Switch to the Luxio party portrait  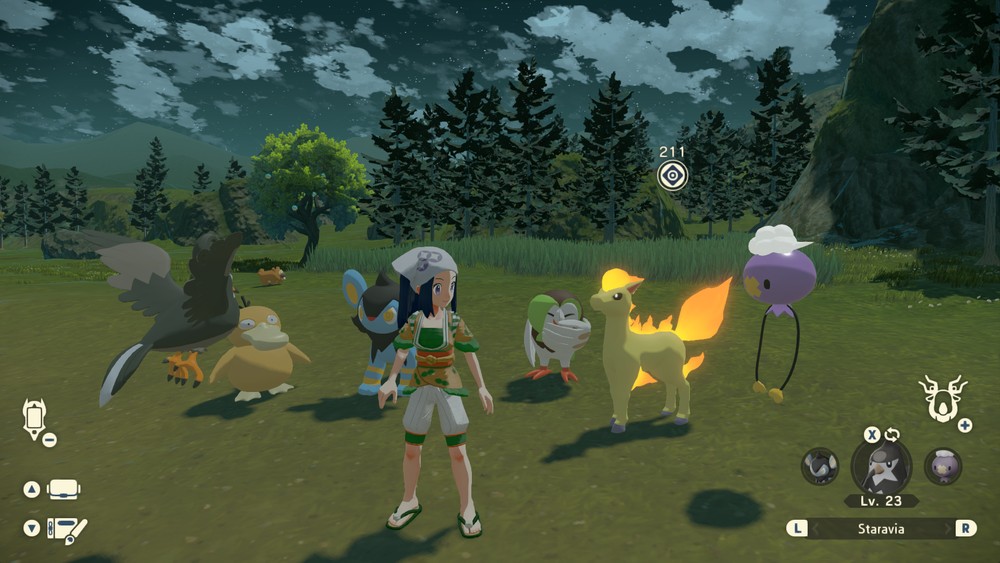click(820, 466)
